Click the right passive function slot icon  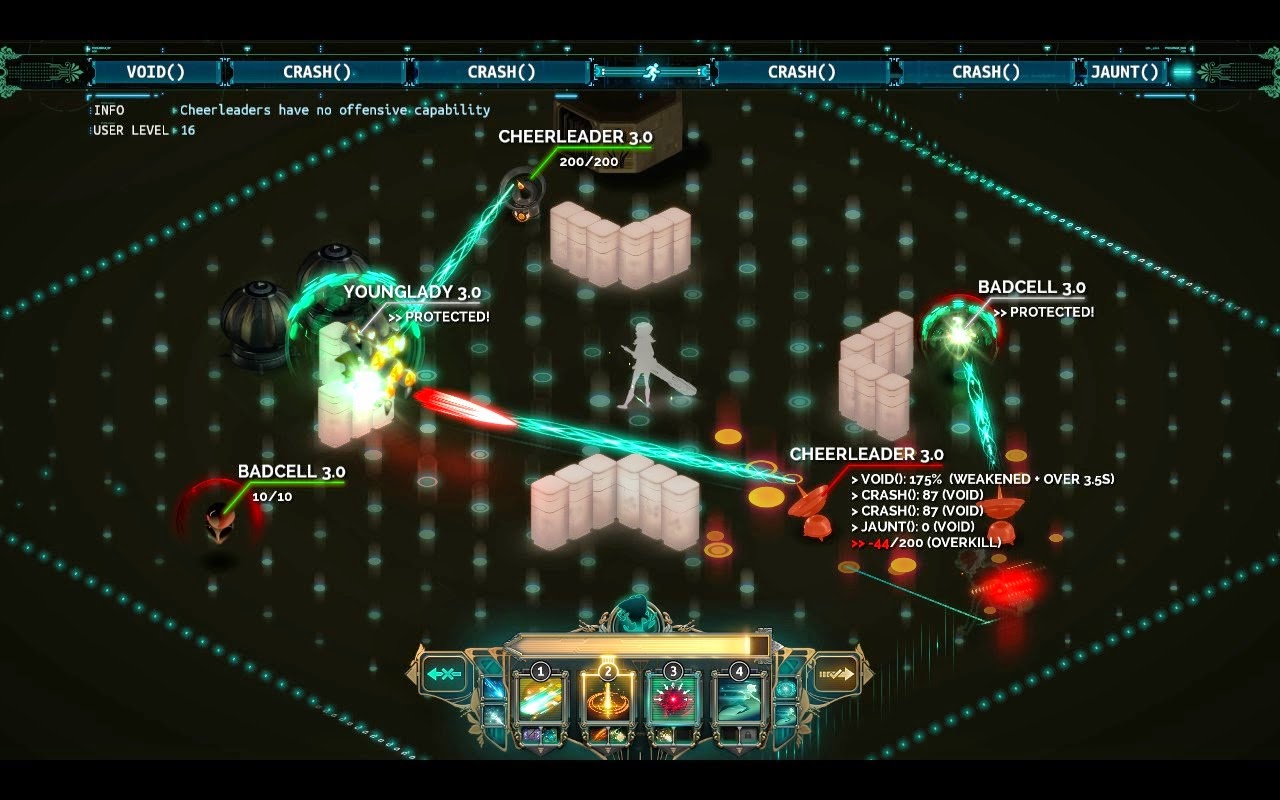787,690
